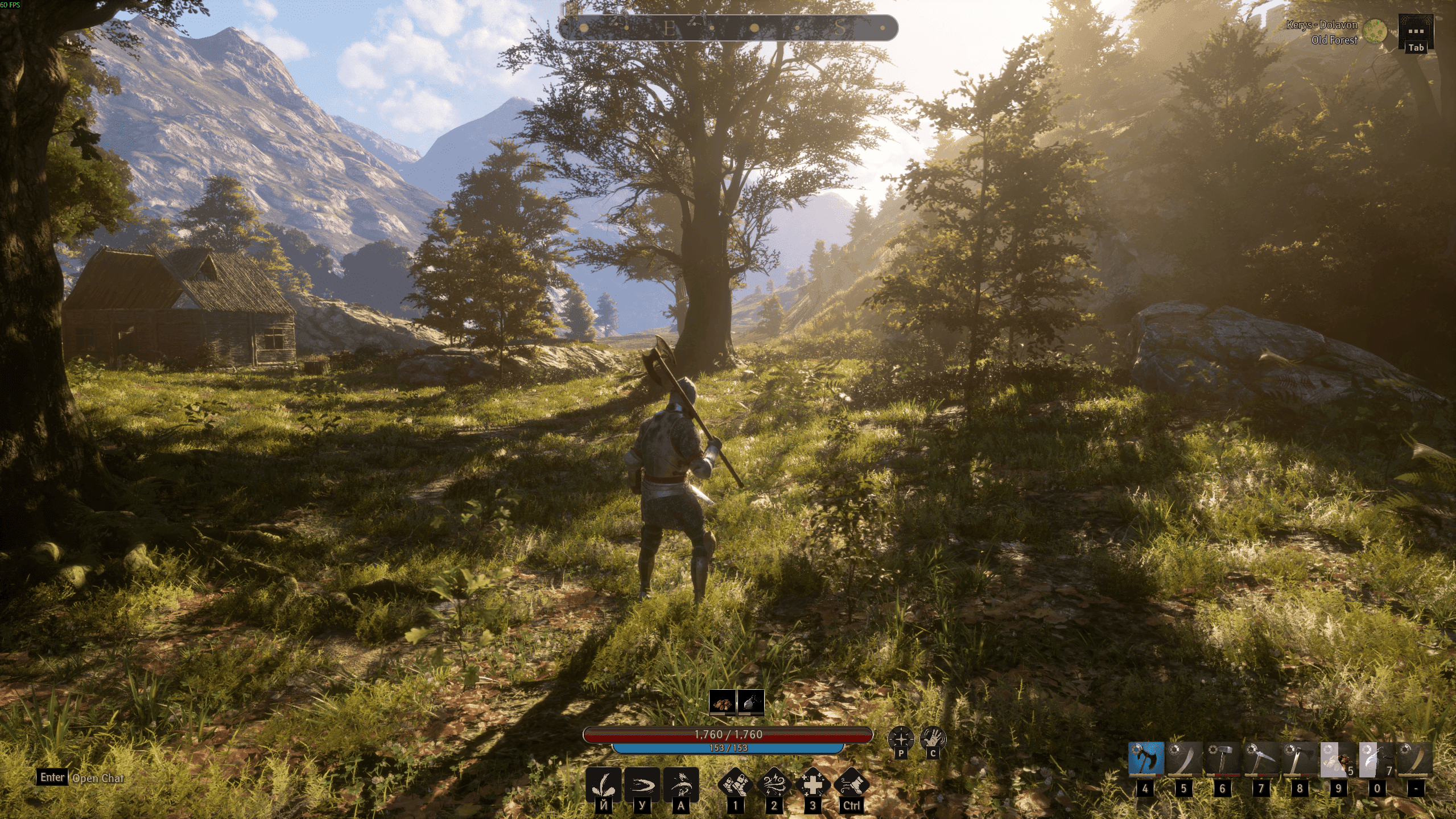This screenshot has width=1456, height=819.
Task: Open the waving hand emote icon
Action: pos(933,739)
